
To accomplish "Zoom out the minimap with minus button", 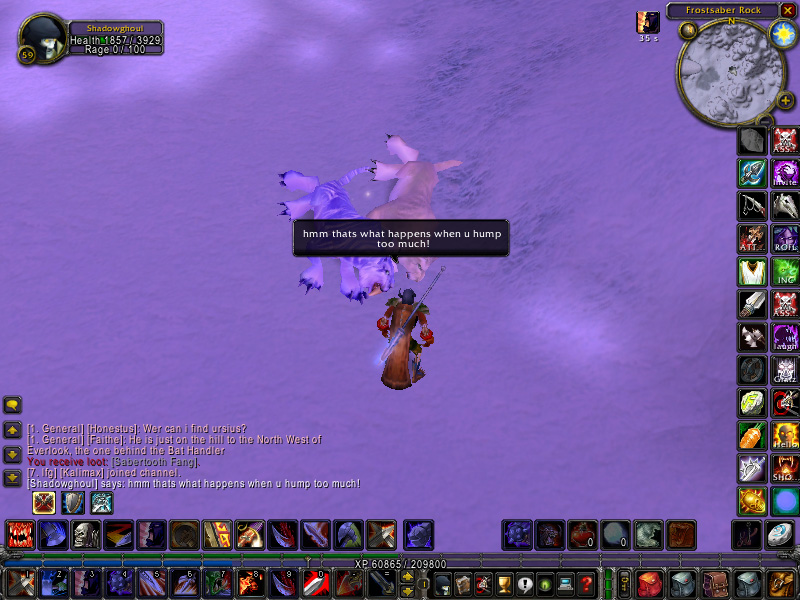I will pos(765,120).
